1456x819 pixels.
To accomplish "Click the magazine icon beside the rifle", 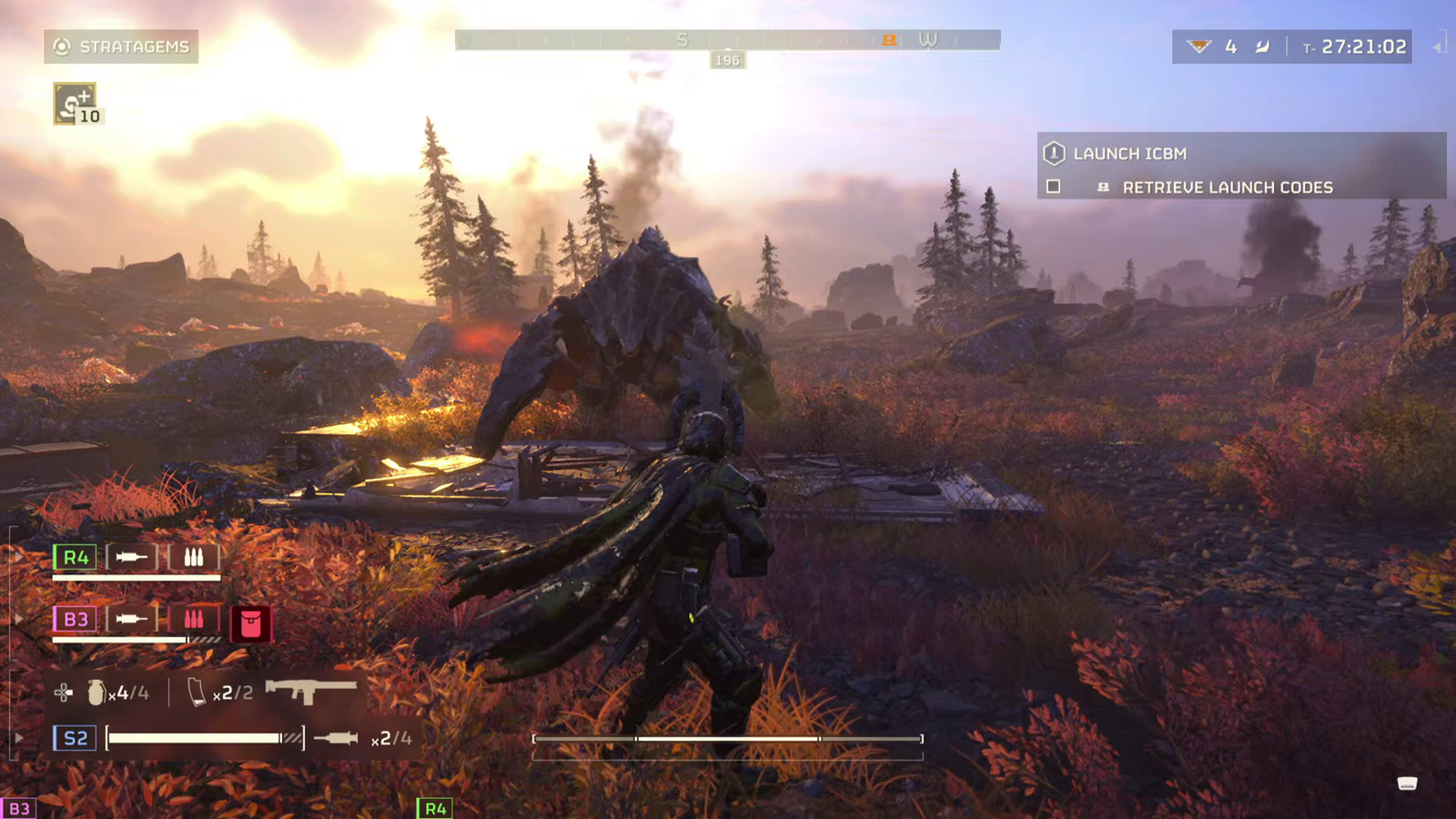I will coord(196,693).
